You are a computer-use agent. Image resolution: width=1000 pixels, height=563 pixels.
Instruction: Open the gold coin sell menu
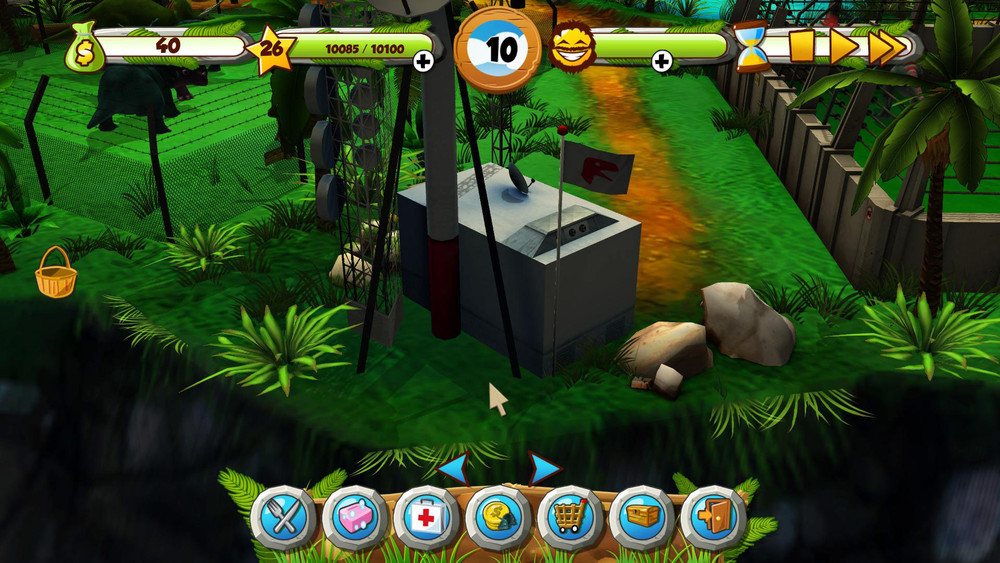click(x=498, y=518)
